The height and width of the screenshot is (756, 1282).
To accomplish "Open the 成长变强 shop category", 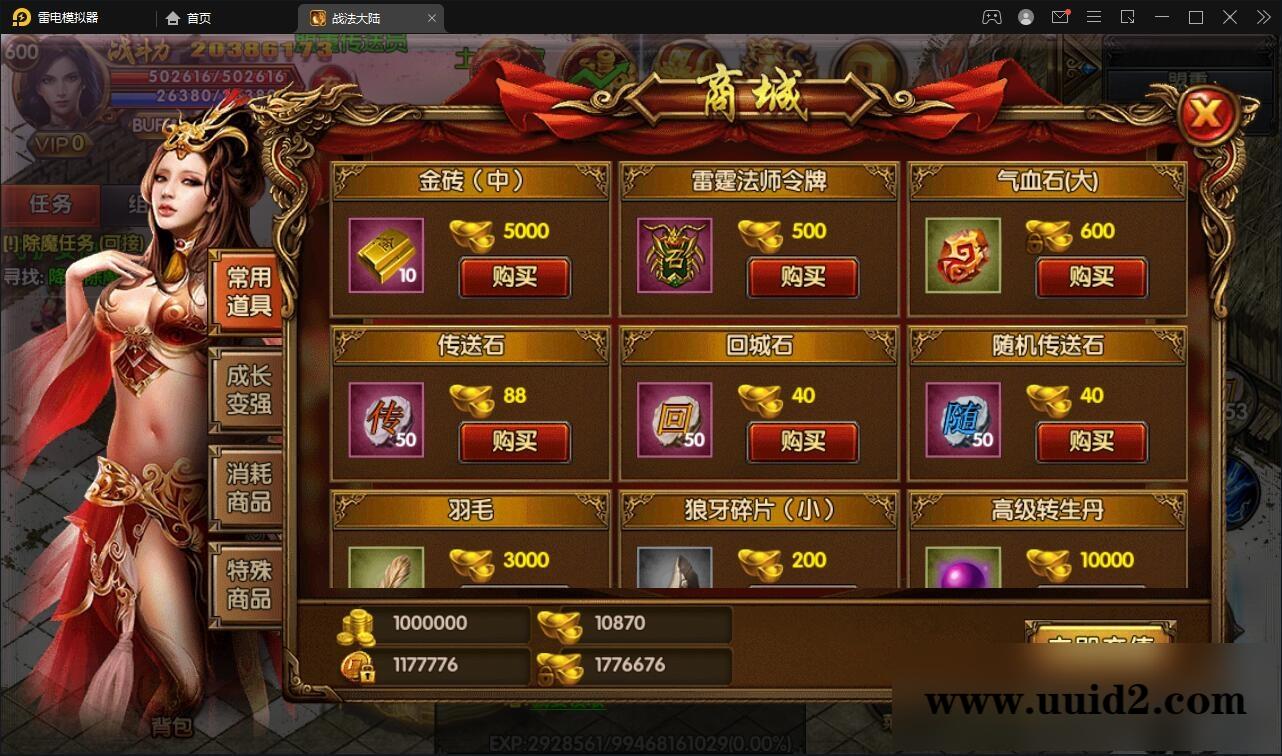I will point(246,392).
